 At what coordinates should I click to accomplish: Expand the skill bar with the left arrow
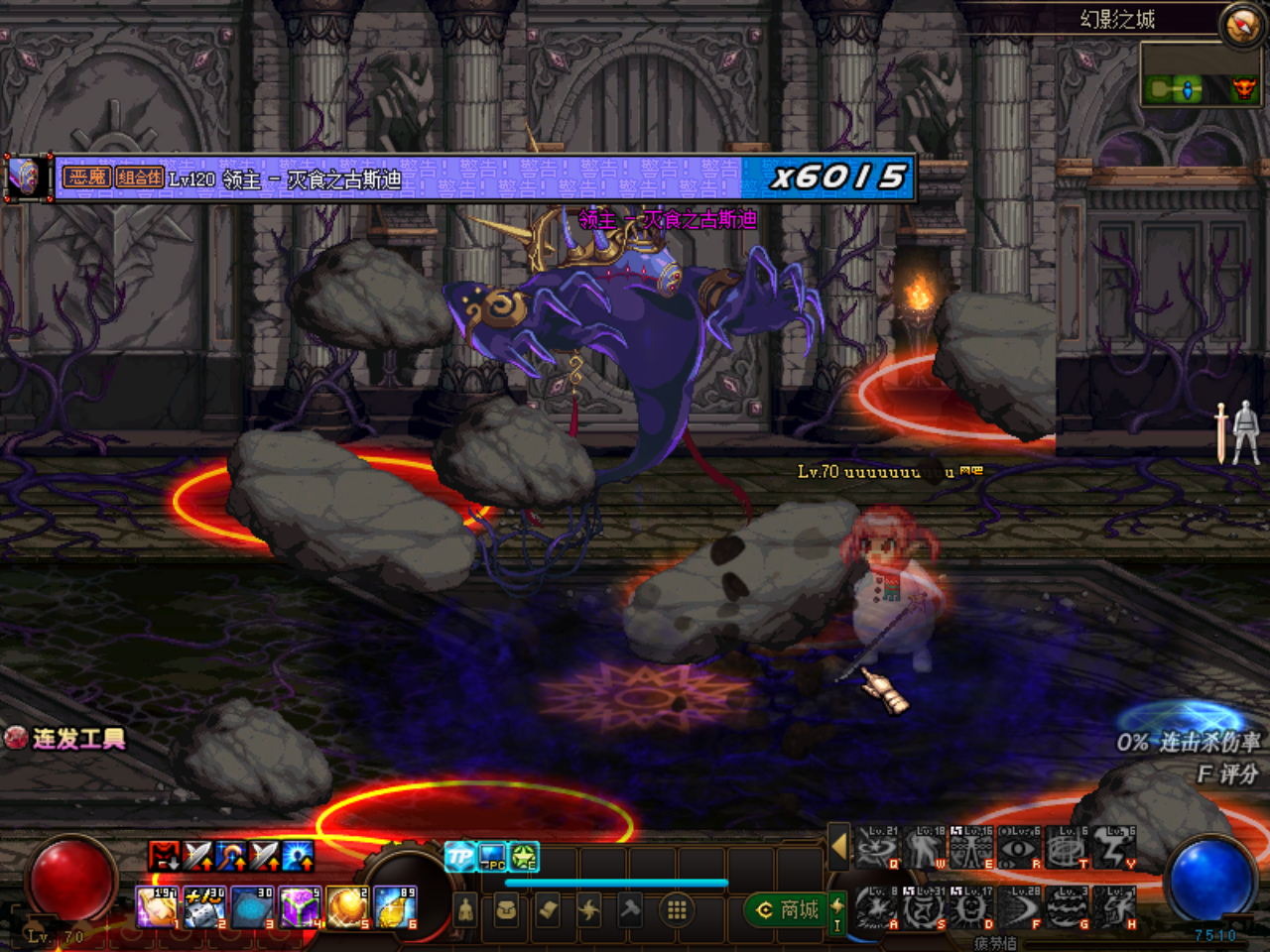(x=839, y=847)
